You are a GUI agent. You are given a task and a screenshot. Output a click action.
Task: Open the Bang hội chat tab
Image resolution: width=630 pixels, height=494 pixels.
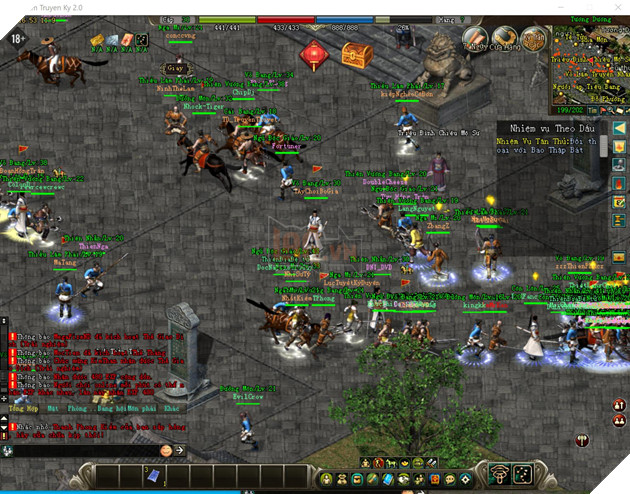pos(113,410)
